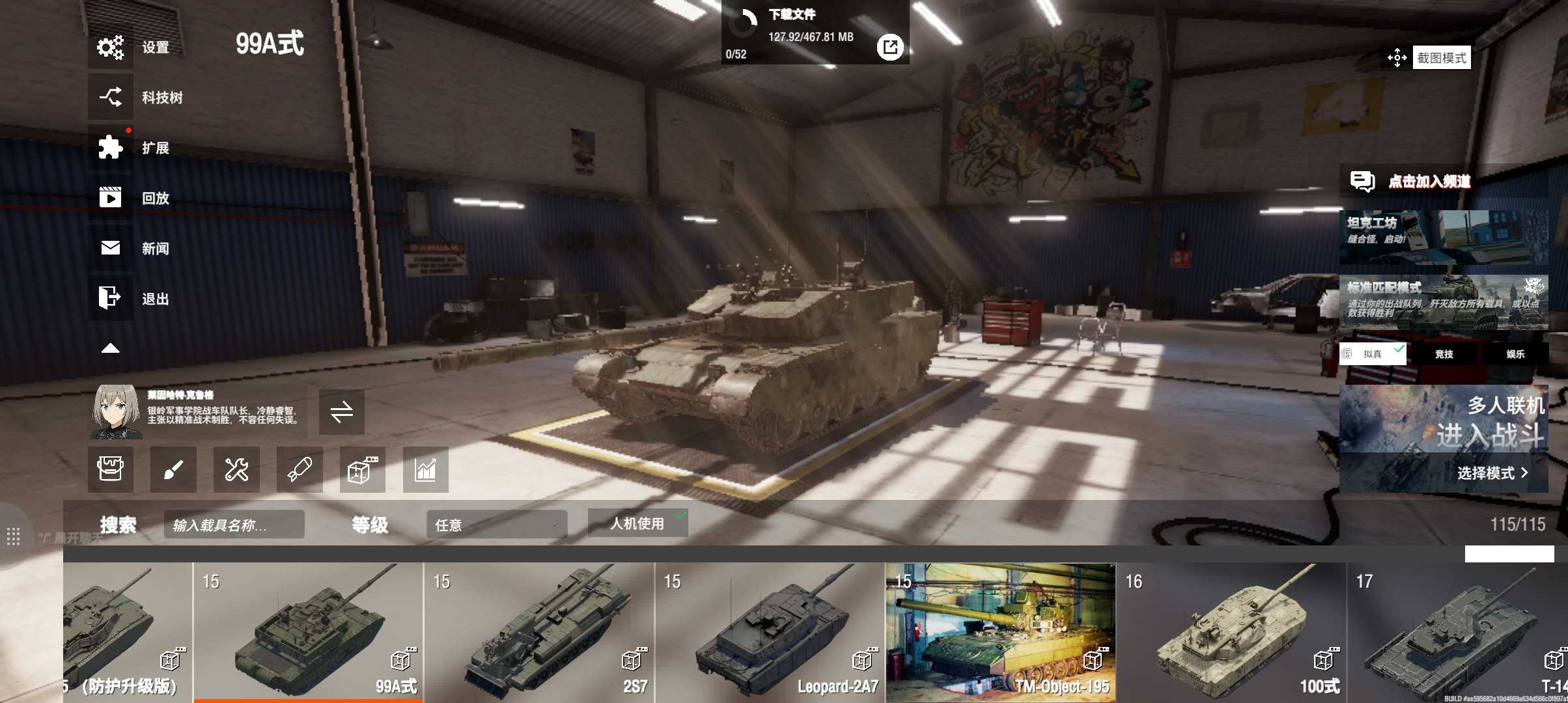Open the paintbrush customization tool
This screenshot has width=1568, height=703.
tap(173, 469)
